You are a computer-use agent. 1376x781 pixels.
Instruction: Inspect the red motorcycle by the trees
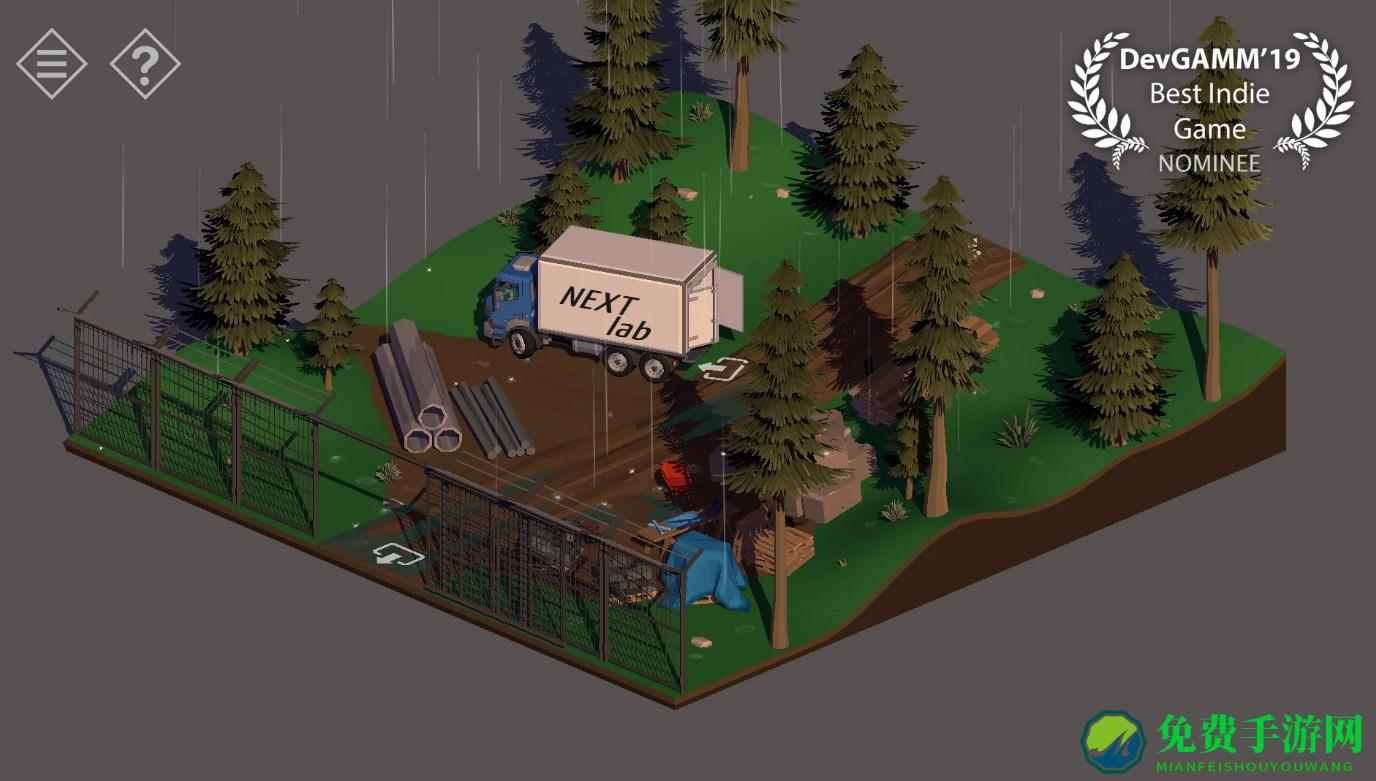click(x=676, y=477)
